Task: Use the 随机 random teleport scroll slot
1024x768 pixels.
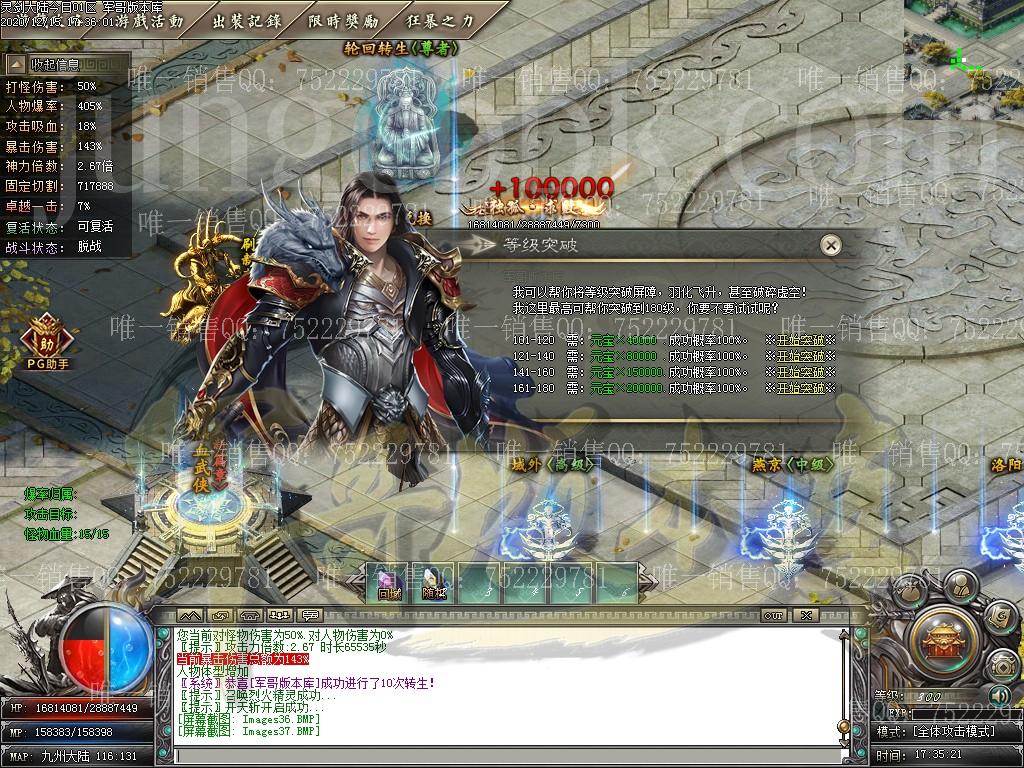Action: pyautogui.click(x=433, y=584)
